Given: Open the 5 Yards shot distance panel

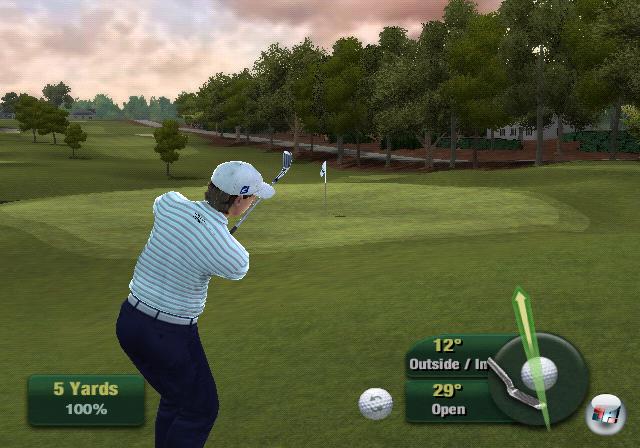Looking at the screenshot, I should [86, 399].
